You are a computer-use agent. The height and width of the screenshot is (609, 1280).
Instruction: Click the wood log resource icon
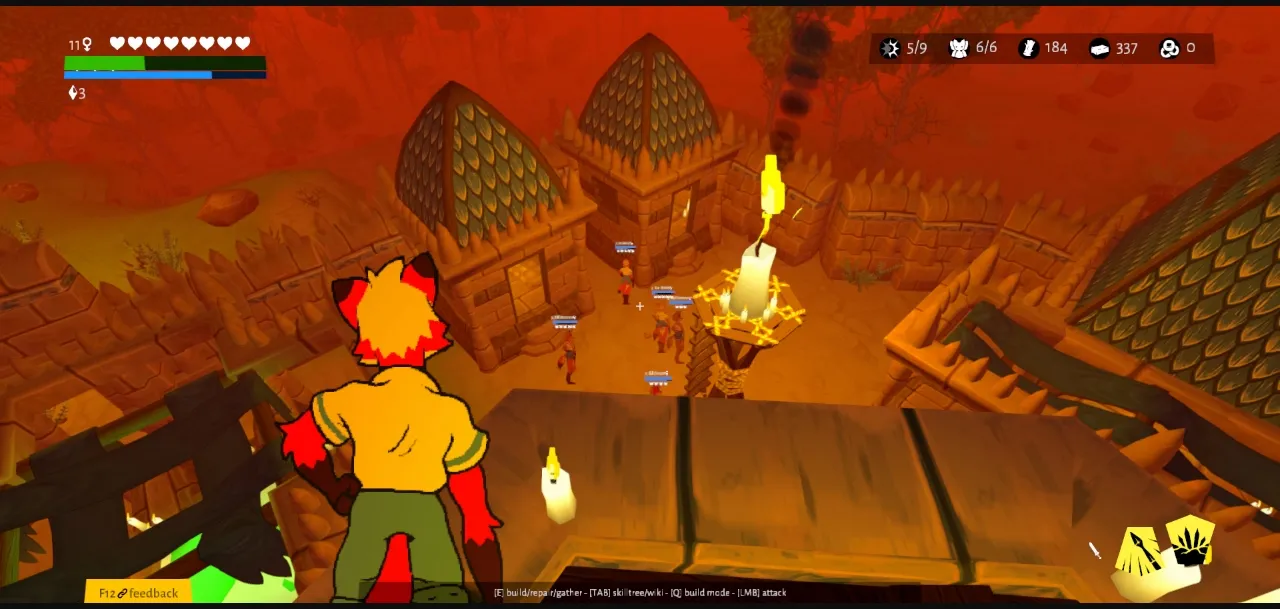click(1028, 48)
